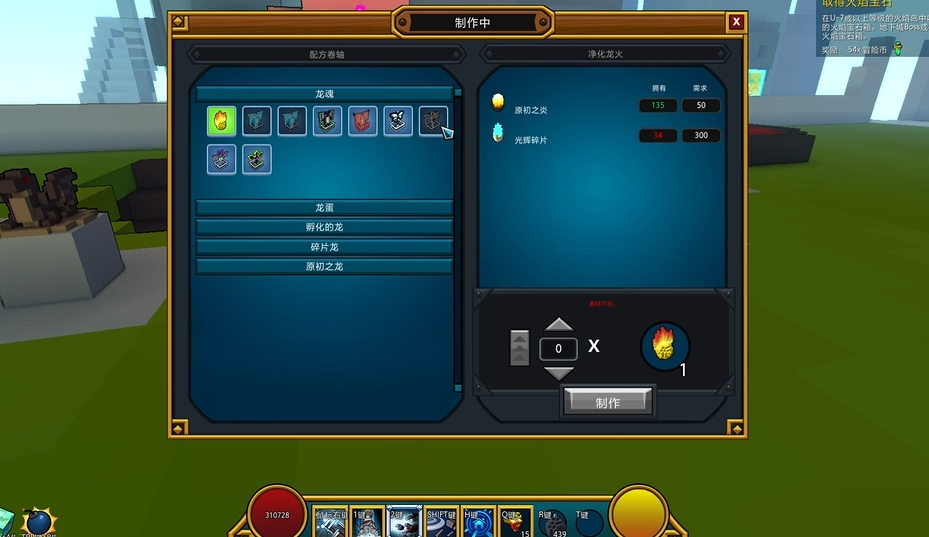Select the red dragon soul recipe
This screenshot has height=537, width=929.
pos(363,121)
